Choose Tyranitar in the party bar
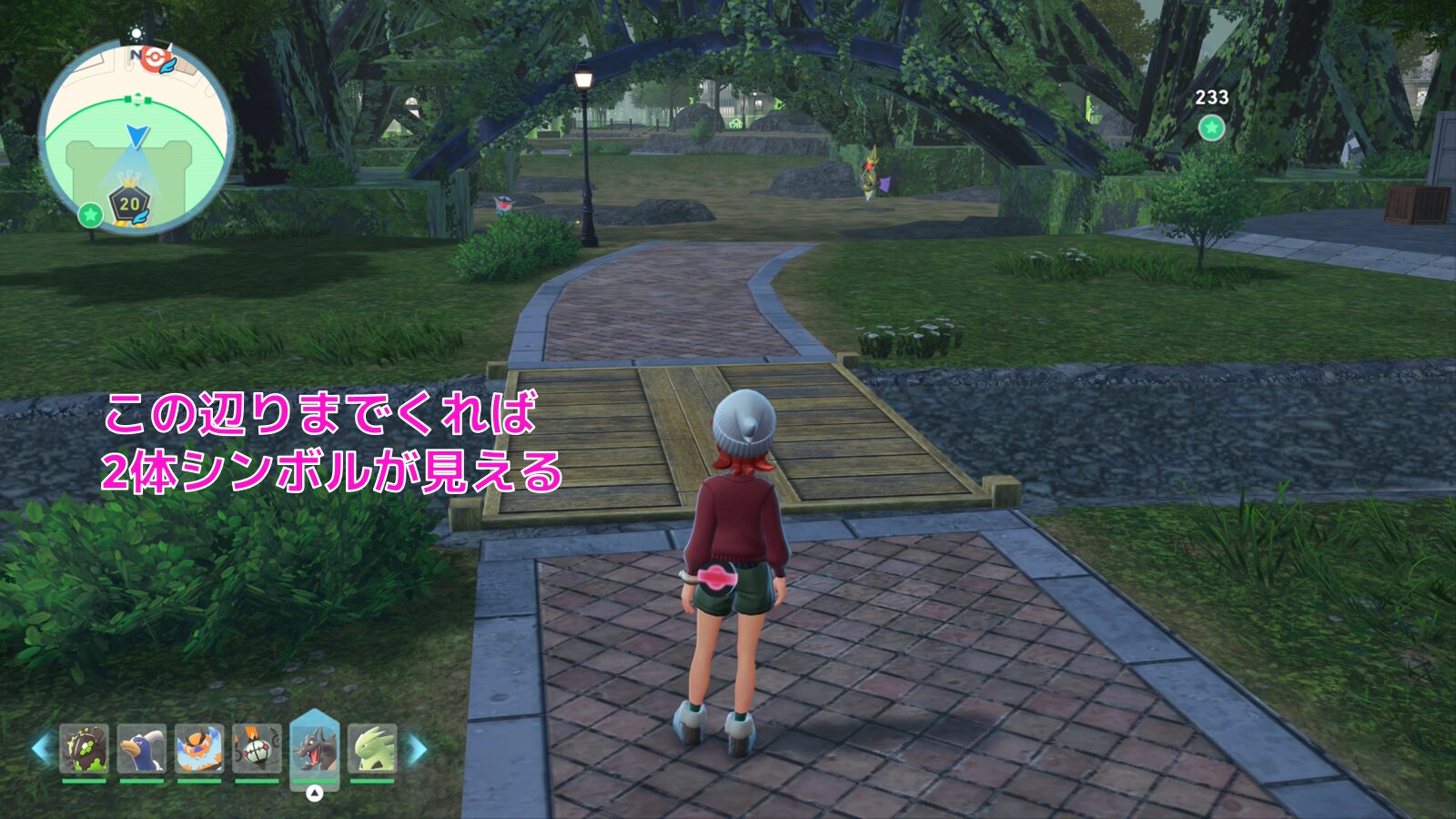The height and width of the screenshot is (819, 1456). point(372,748)
